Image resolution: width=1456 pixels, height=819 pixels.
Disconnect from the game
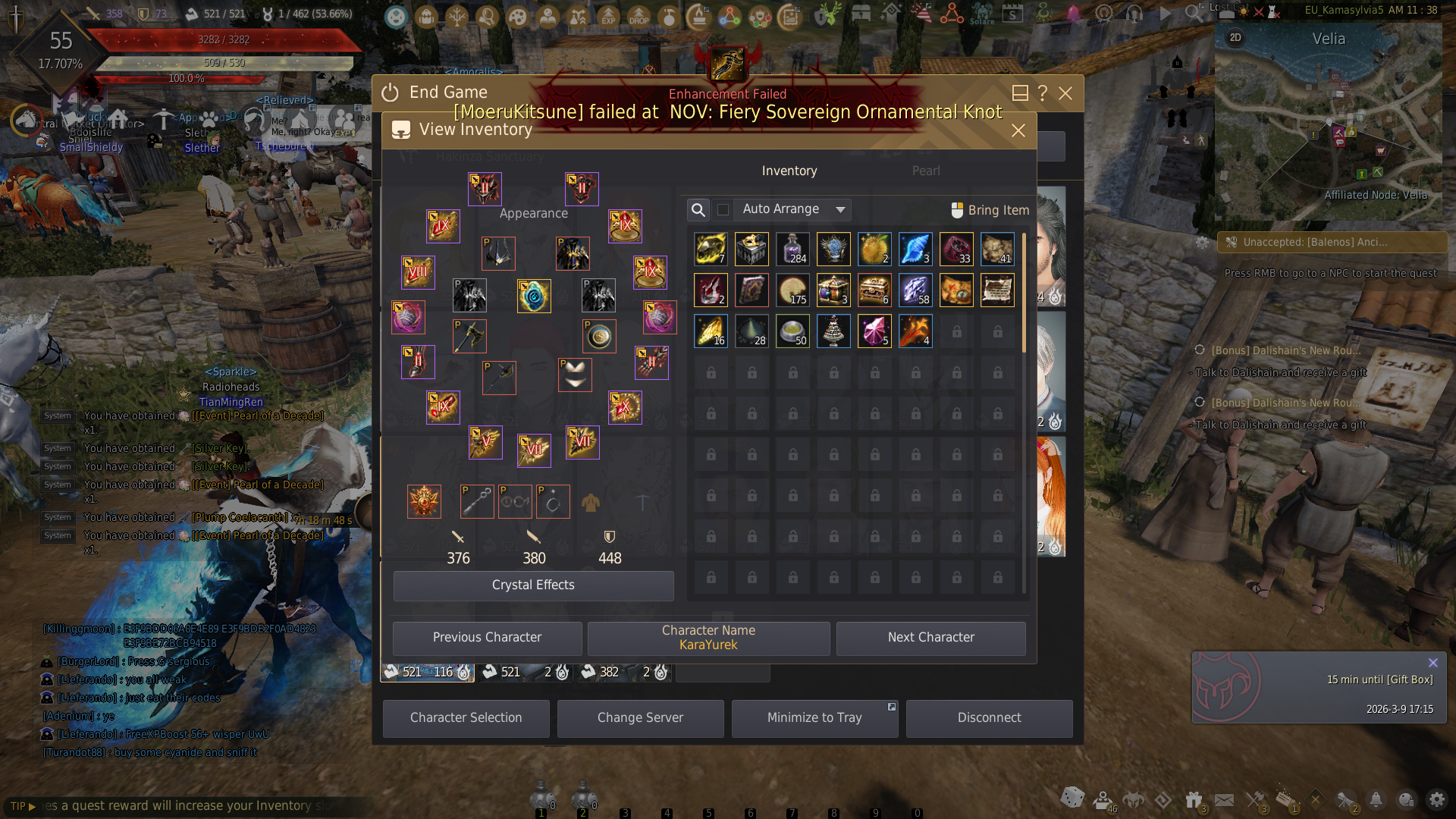click(989, 718)
